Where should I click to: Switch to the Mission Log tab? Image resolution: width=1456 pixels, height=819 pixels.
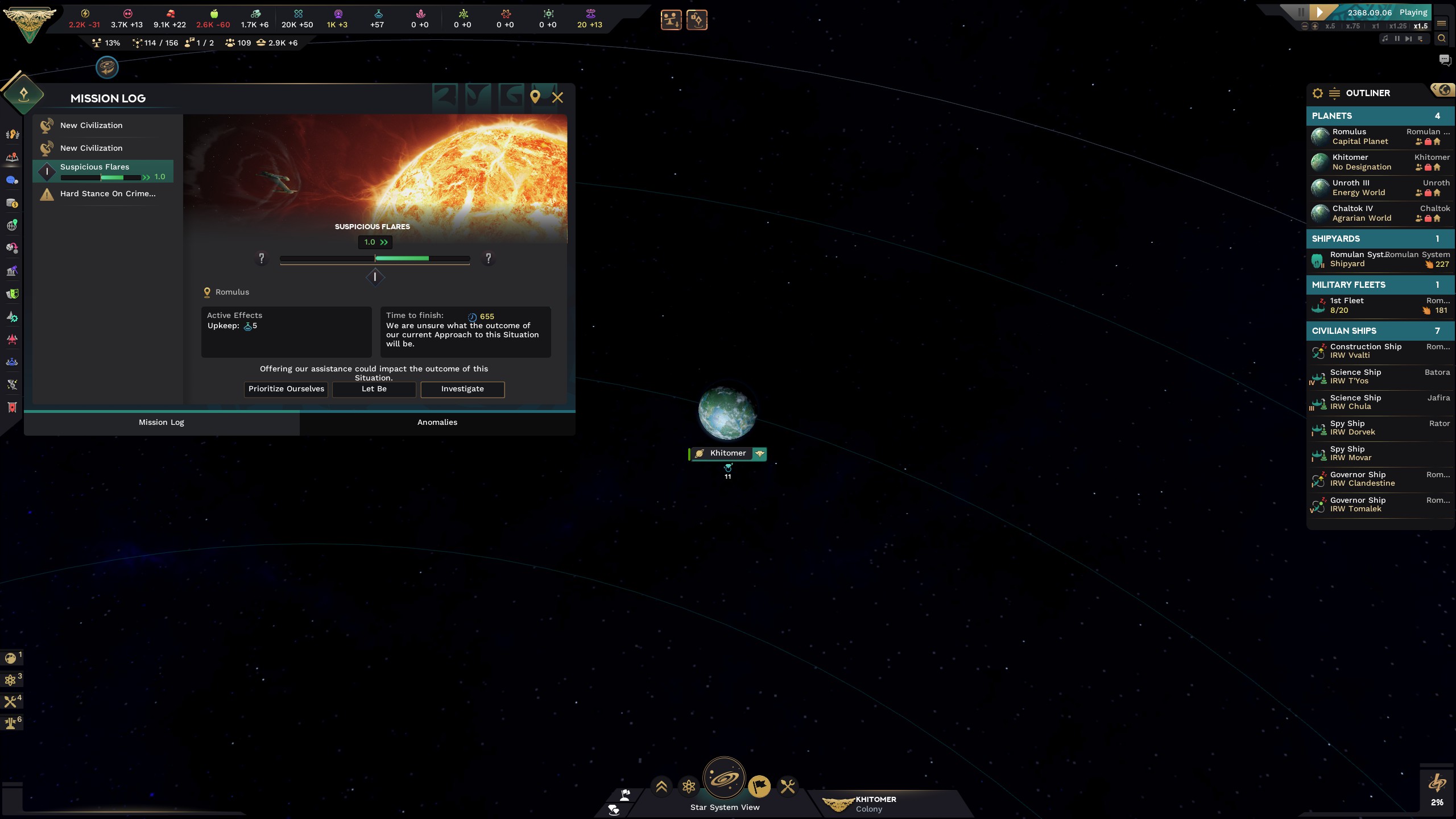pyautogui.click(x=161, y=422)
